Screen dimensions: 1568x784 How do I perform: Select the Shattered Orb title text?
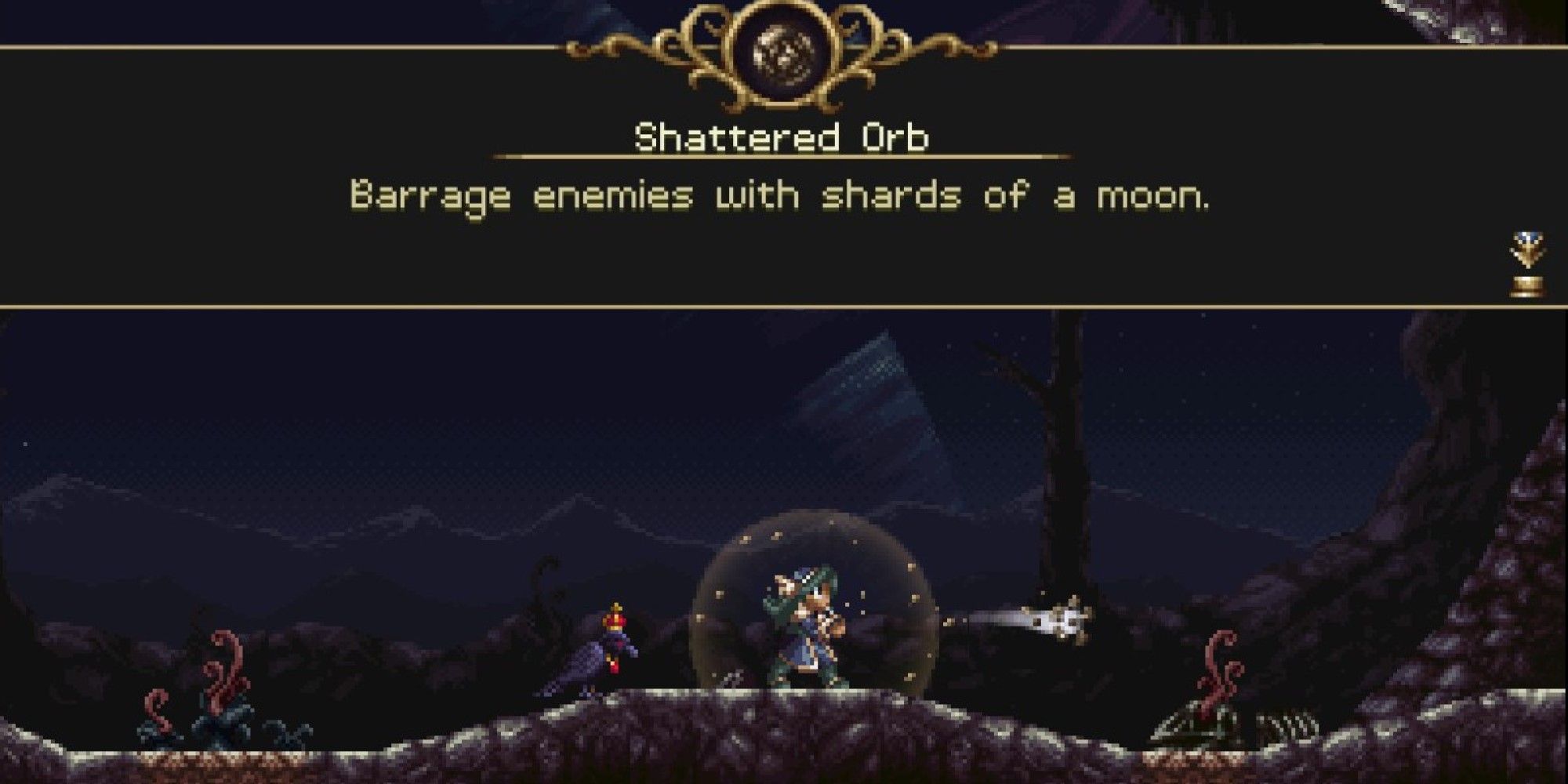coord(780,137)
